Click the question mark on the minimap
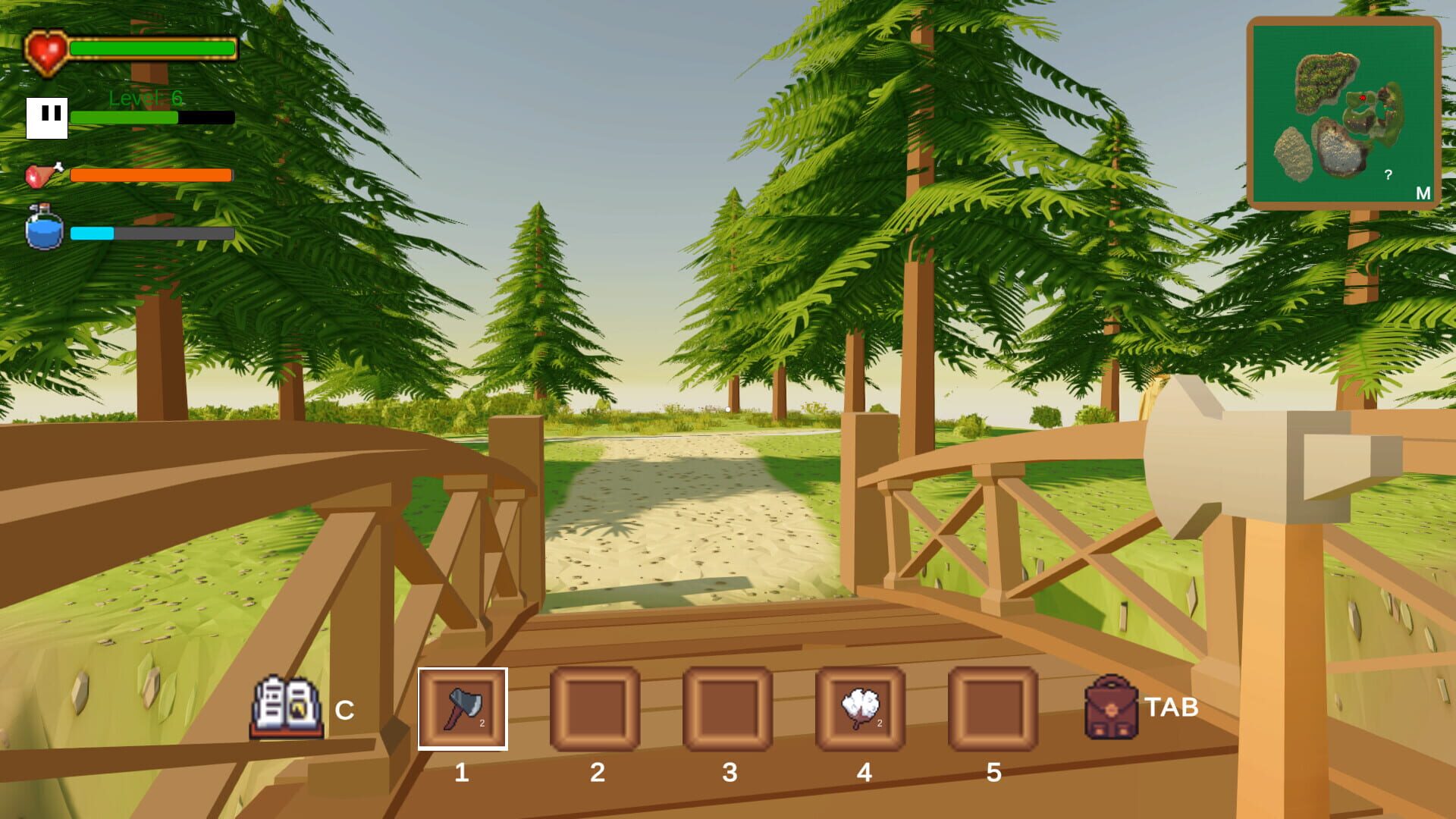This screenshot has width=1456, height=819. (1390, 175)
